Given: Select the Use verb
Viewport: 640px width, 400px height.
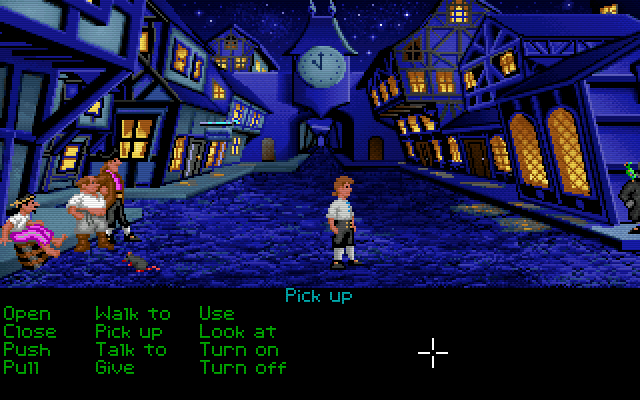Looking at the screenshot, I should coord(216,314).
